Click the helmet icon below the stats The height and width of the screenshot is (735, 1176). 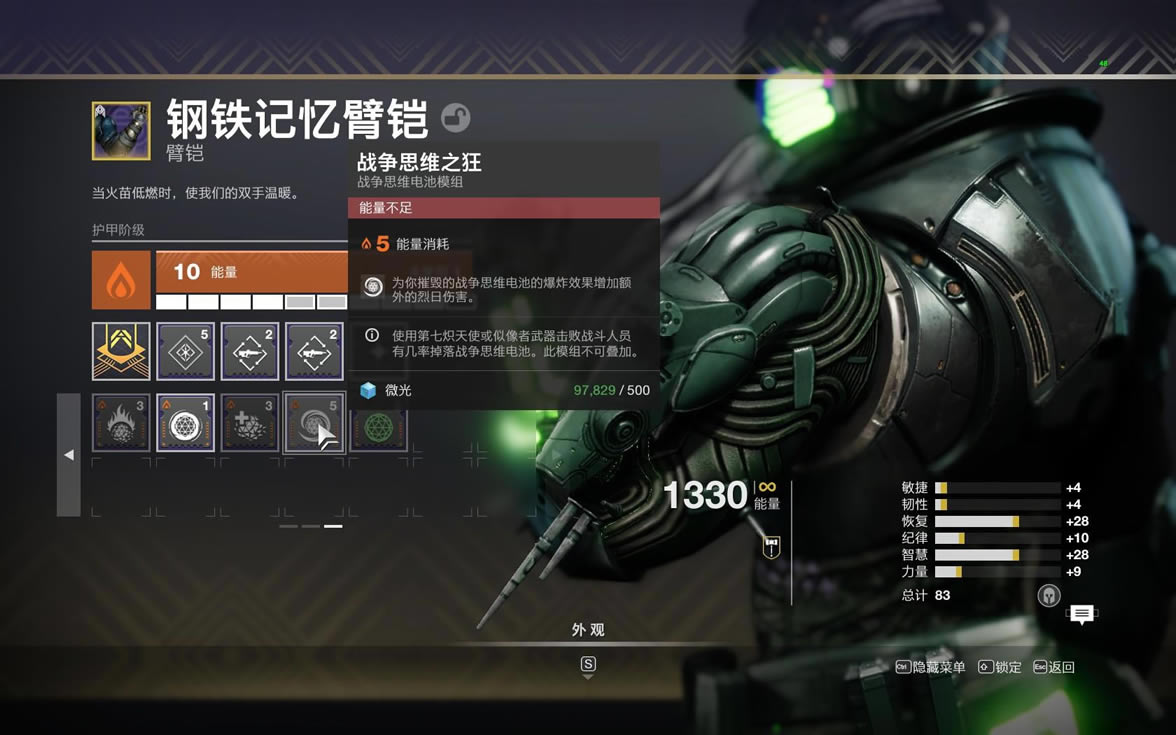click(1048, 596)
